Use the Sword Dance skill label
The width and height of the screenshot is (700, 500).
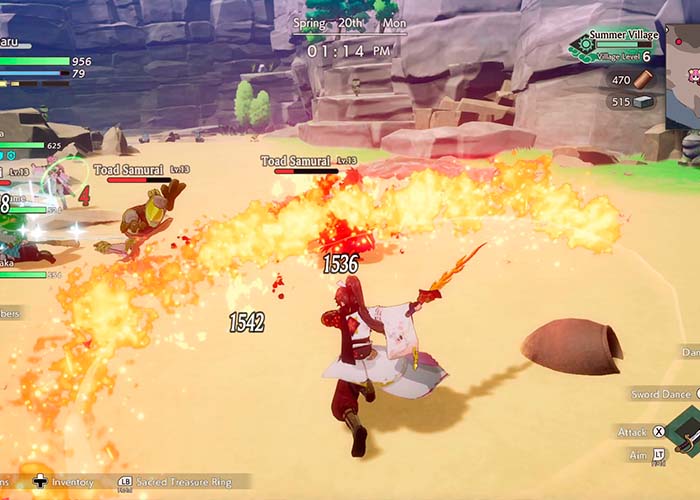click(x=659, y=394)
